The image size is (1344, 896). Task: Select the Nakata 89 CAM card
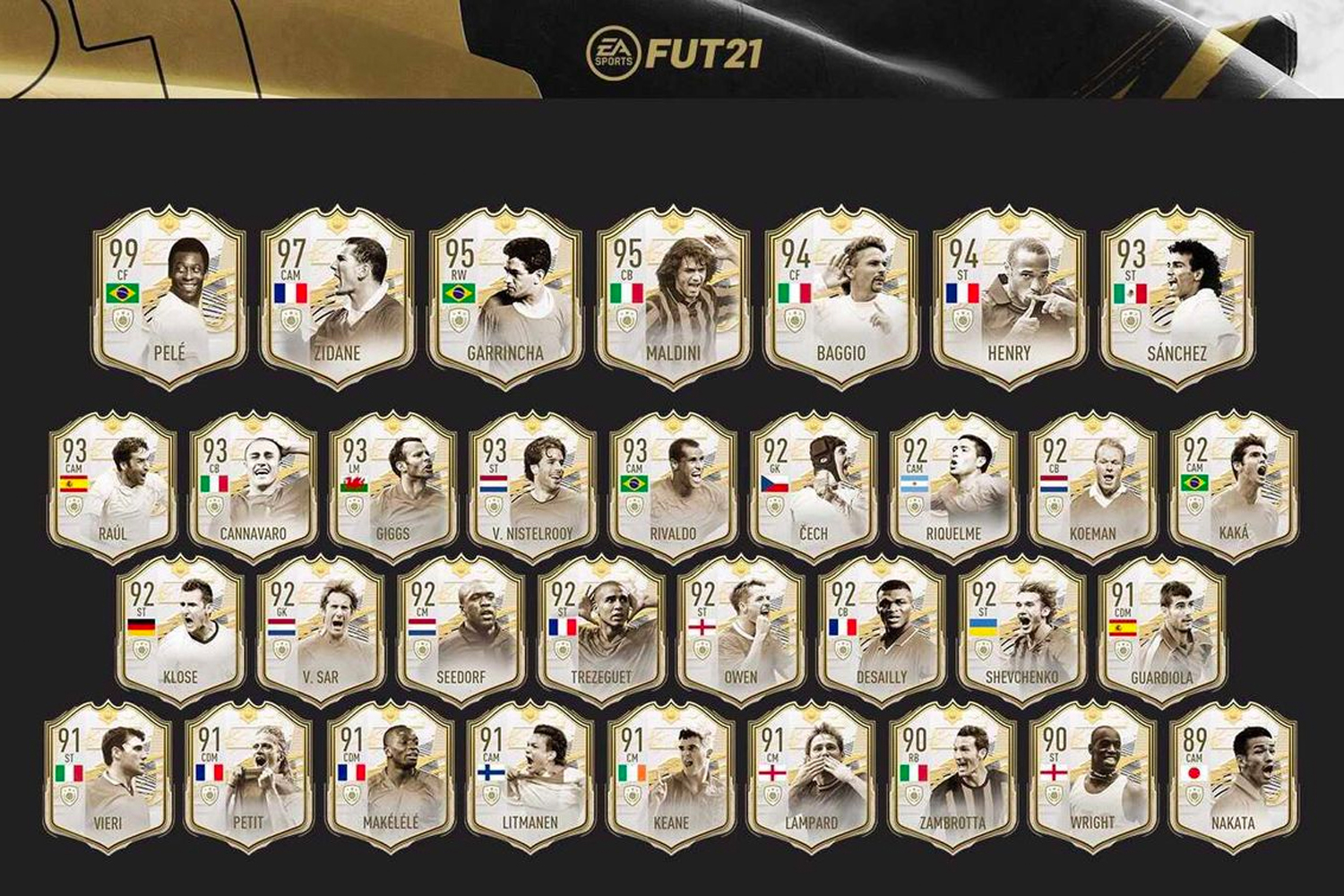click(1233, 777)
